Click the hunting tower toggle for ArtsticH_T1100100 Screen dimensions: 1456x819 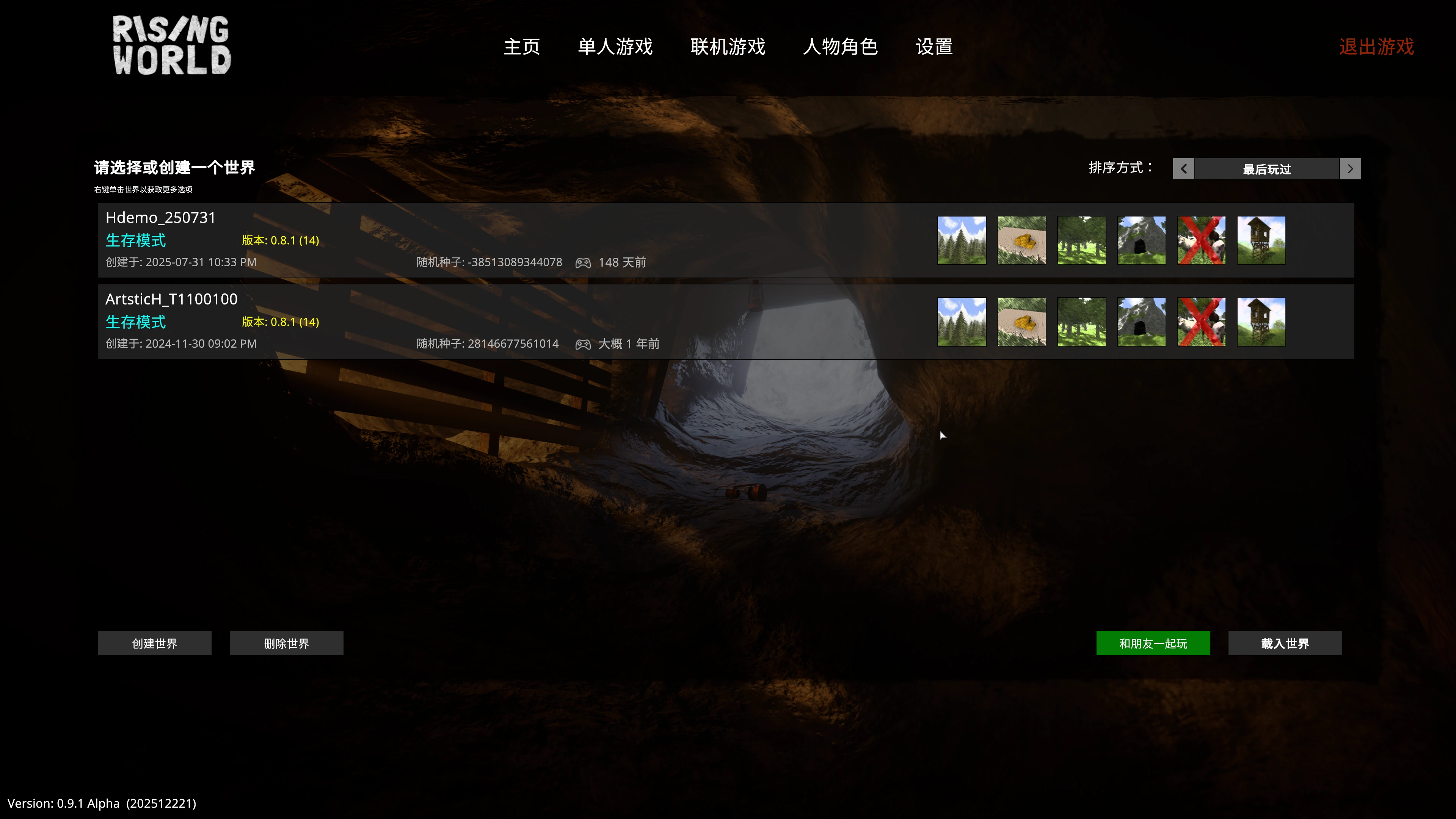point(1261,321)
